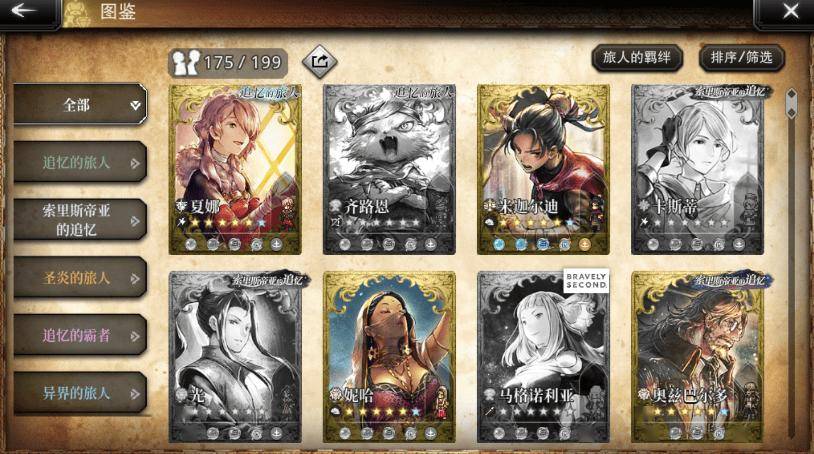Open 排序/筛选 options

[740, 58]
